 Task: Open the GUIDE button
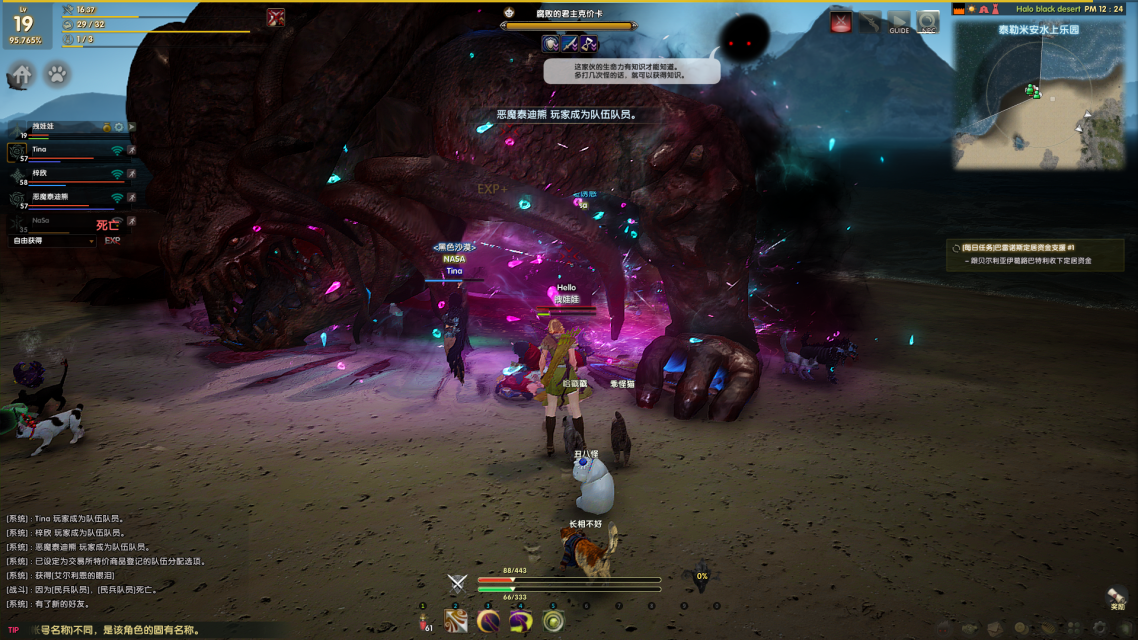[x=899, y=22]
